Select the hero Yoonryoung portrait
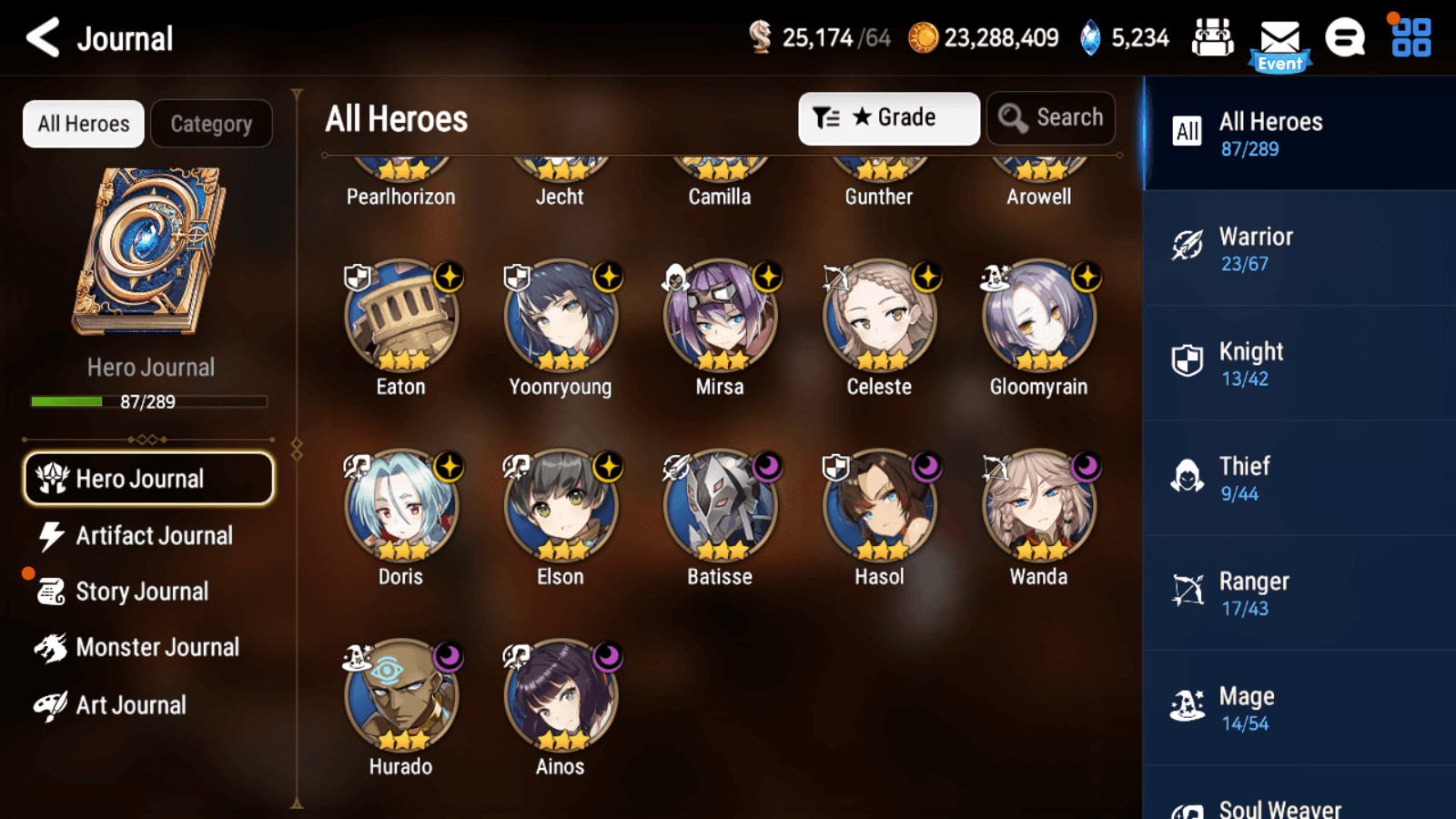The image size is (1456, 819). pyautogui.click(x=561, y=318)
